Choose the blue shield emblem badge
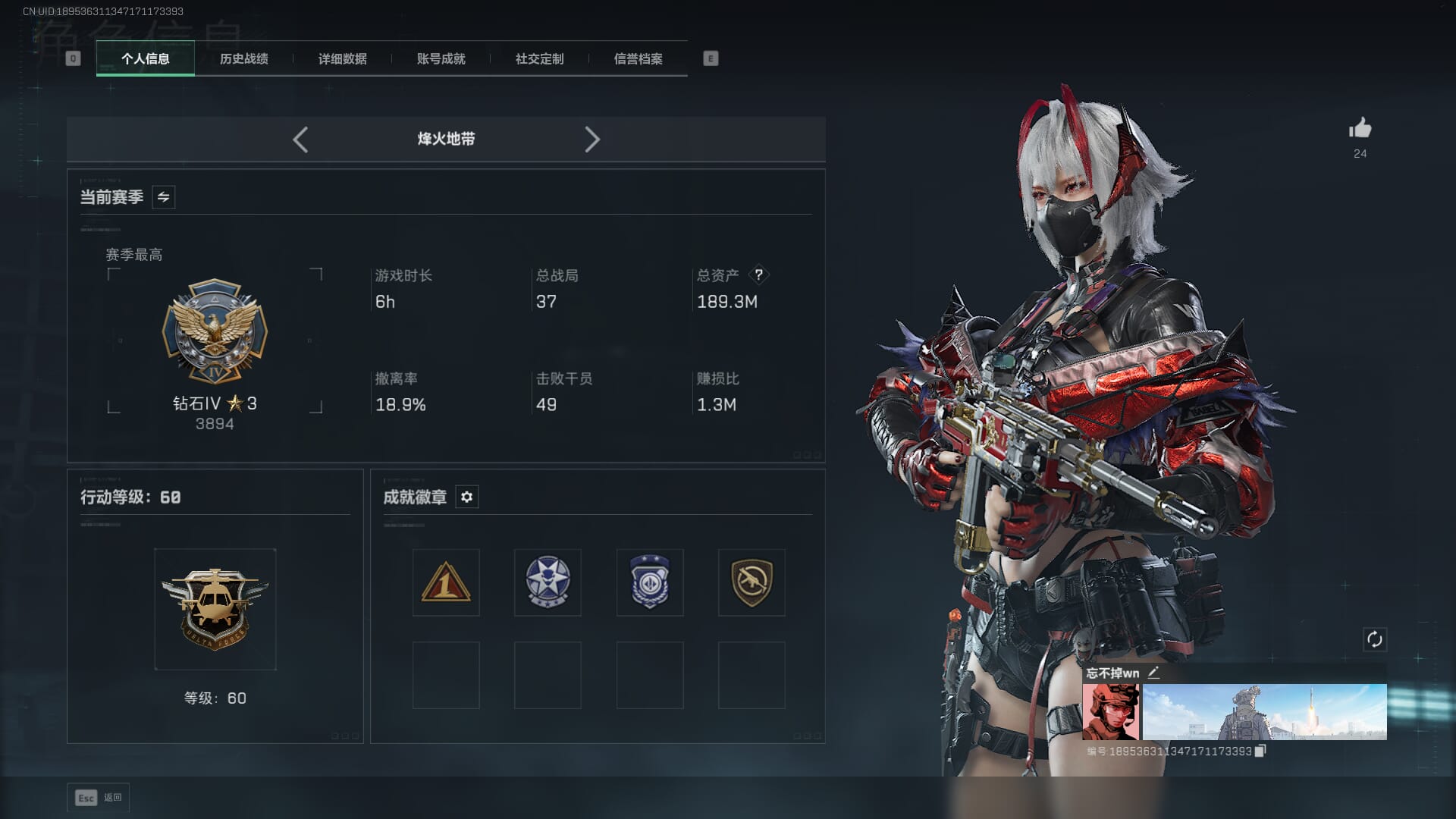 pyautogui.click(x=650, y=582)
